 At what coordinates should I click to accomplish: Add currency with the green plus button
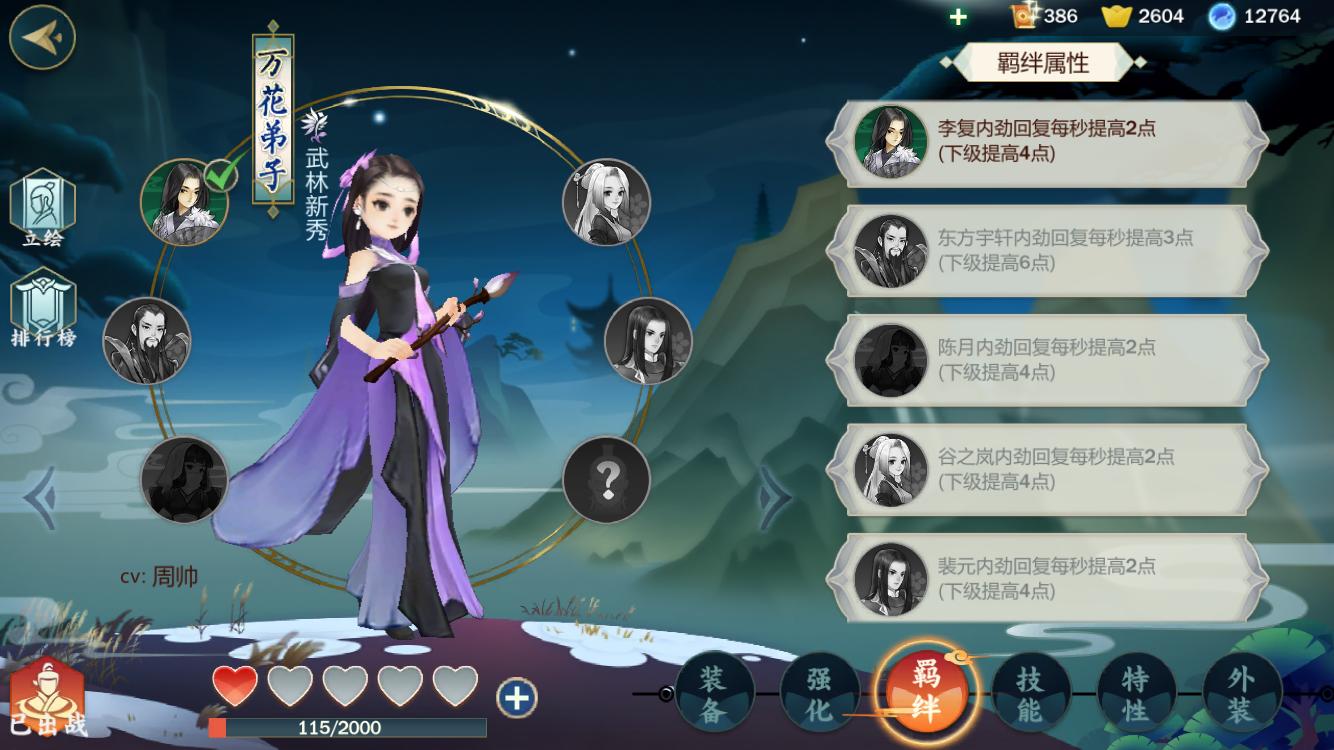(x=958, y=16)
